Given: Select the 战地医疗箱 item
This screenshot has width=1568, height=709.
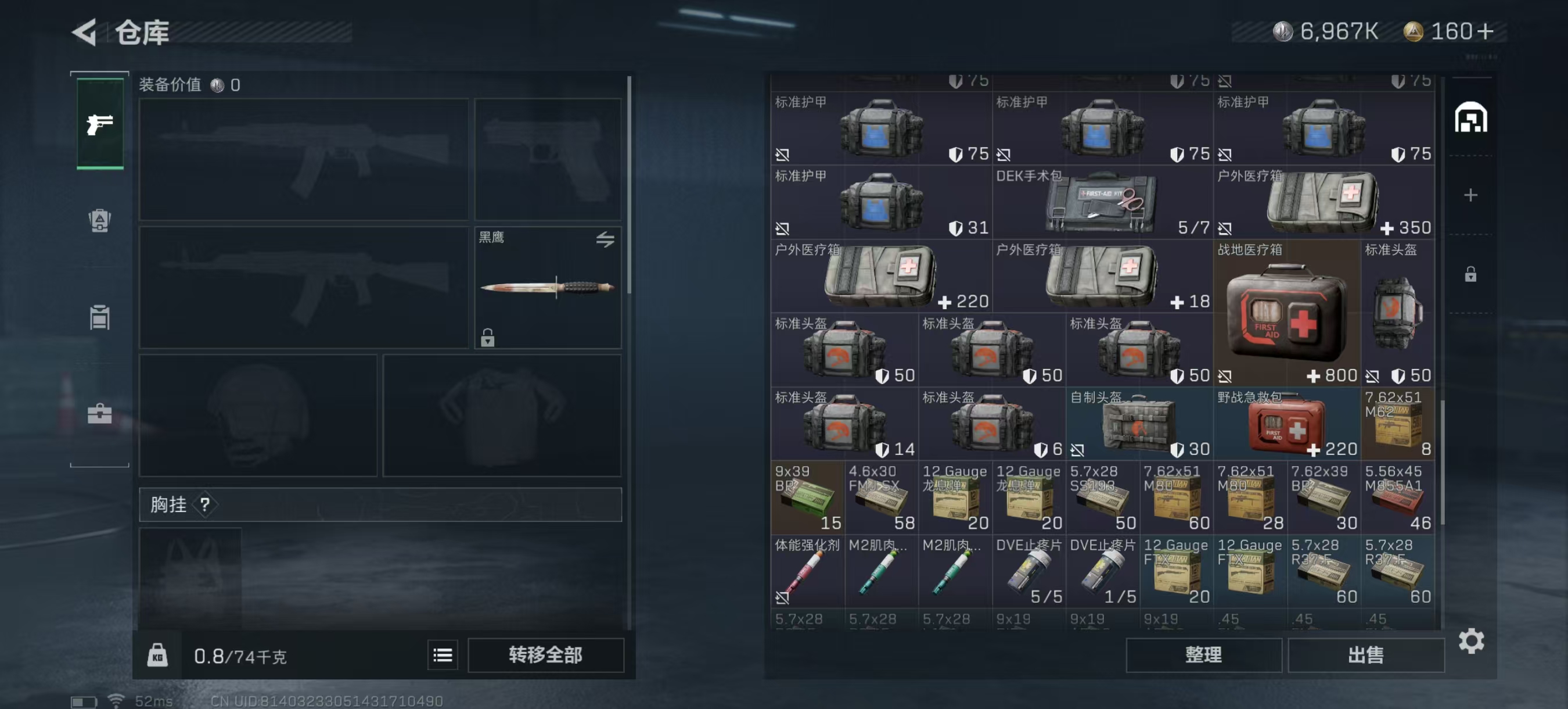Looking at the screenshot, I should pyautogui.click(x=1286, y=313).
